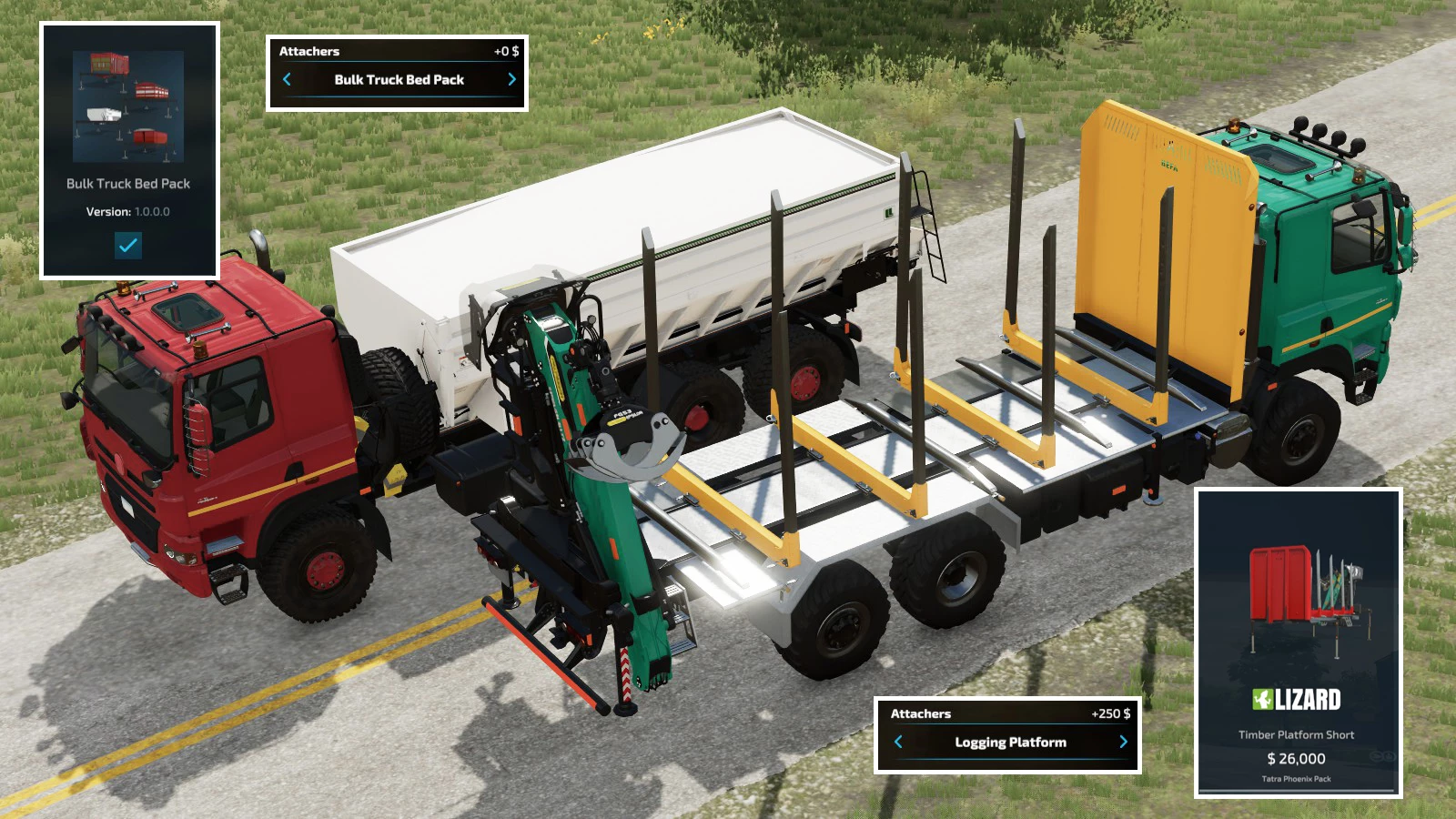
Task: Go to previous option before Bulk Truck Bed Pack
Action: pos(287,79)
